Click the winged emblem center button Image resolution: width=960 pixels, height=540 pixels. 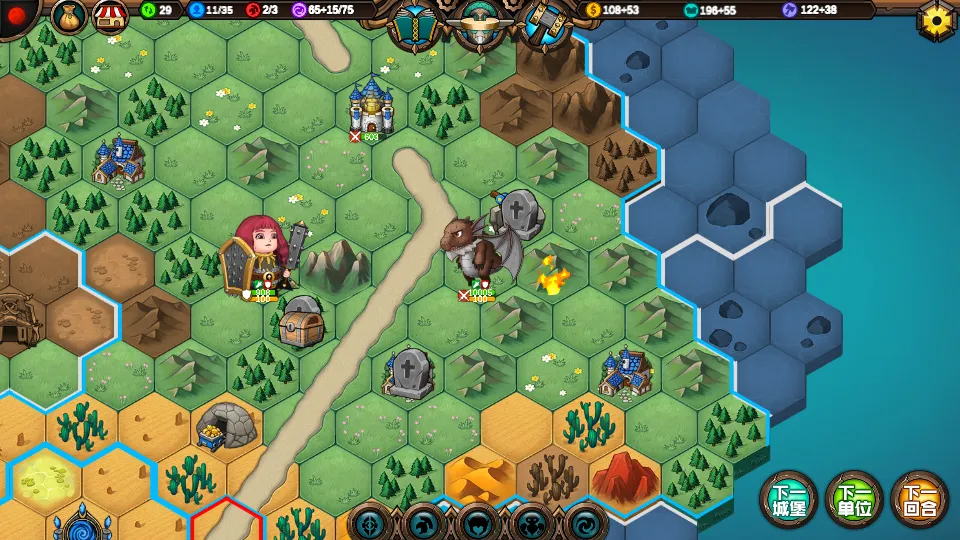(479, 22)
